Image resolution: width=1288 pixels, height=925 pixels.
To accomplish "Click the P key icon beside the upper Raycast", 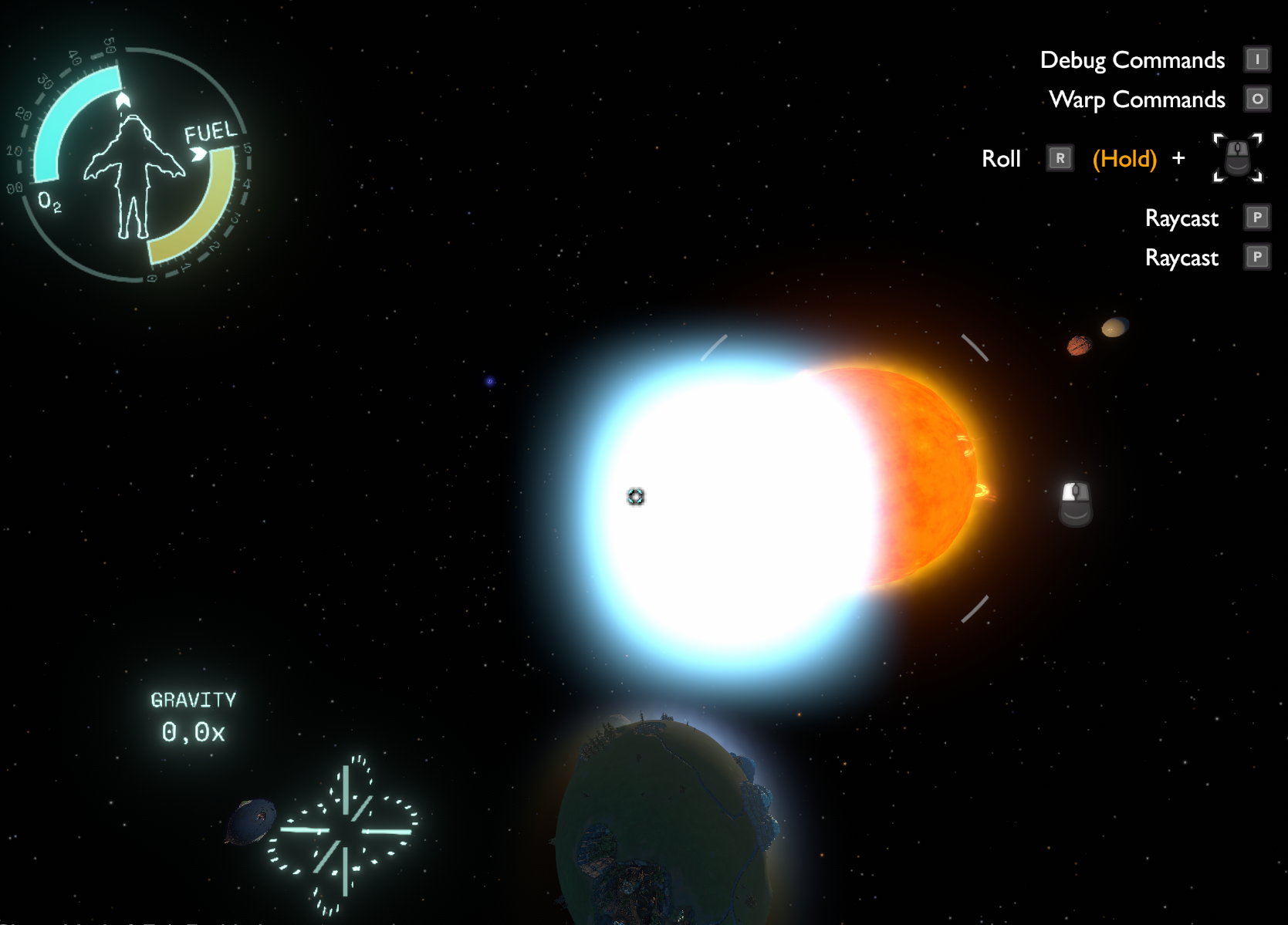I will (1258, 218).
